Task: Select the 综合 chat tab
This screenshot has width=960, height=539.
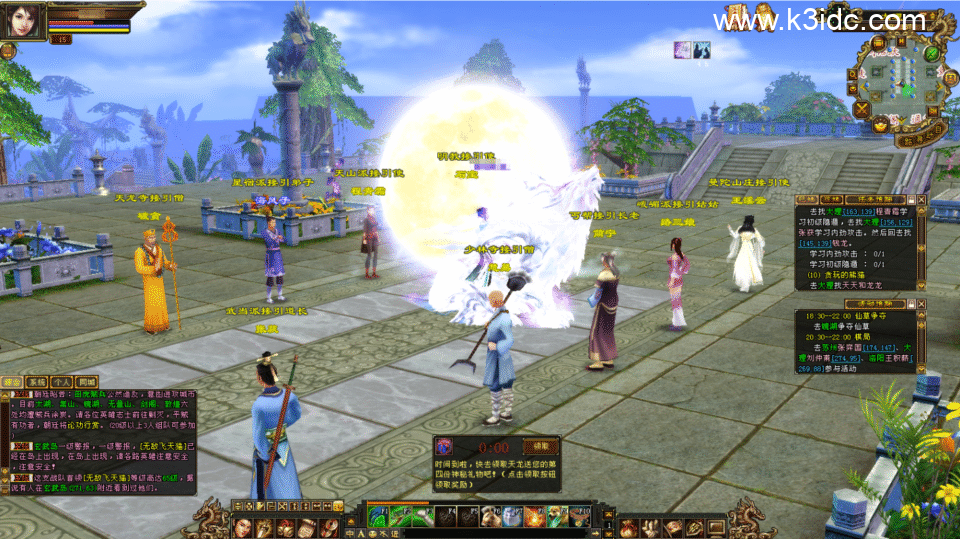Action: (x=13, y=381)
